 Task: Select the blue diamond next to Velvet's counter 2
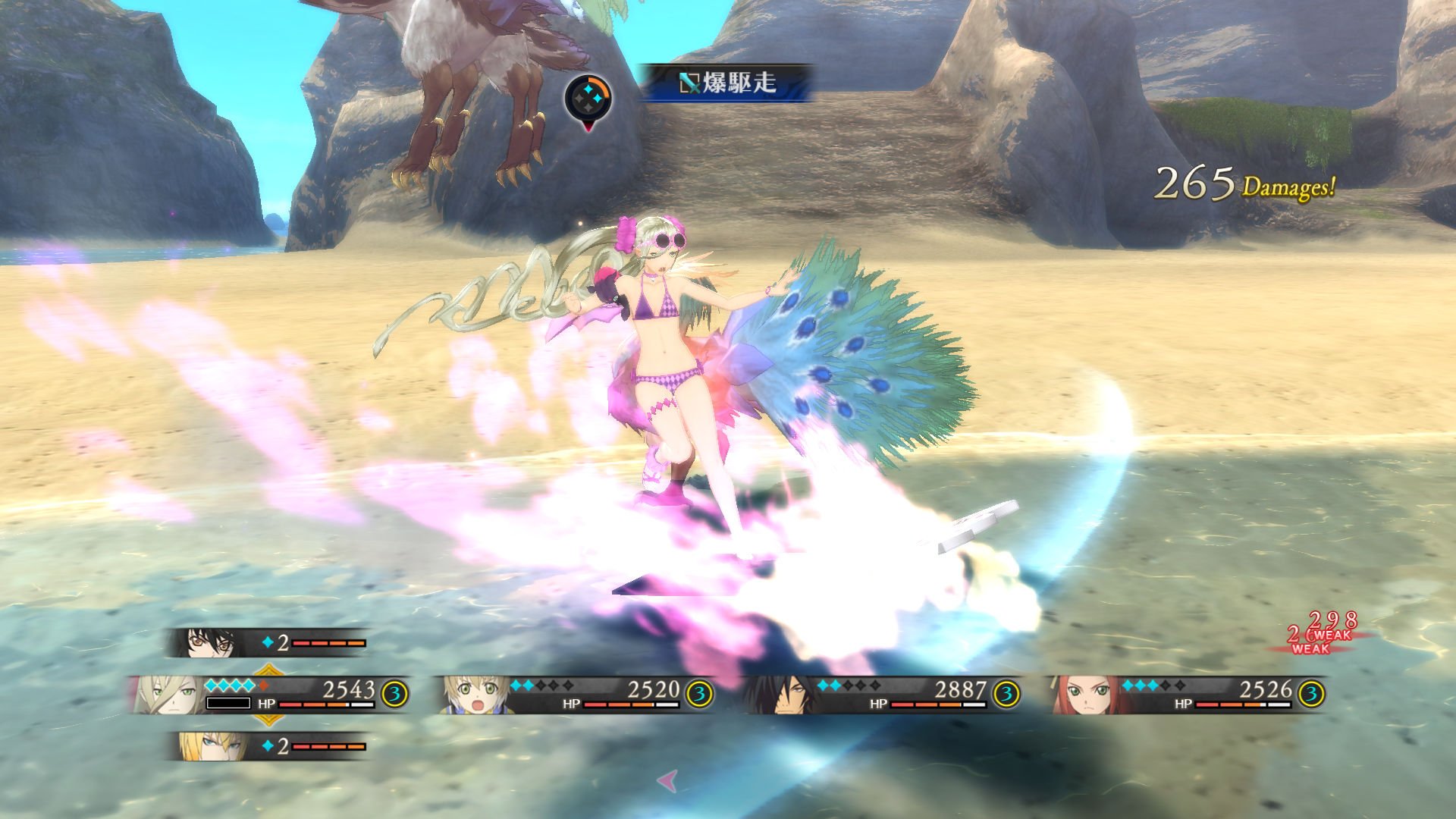tap(267, 643)
